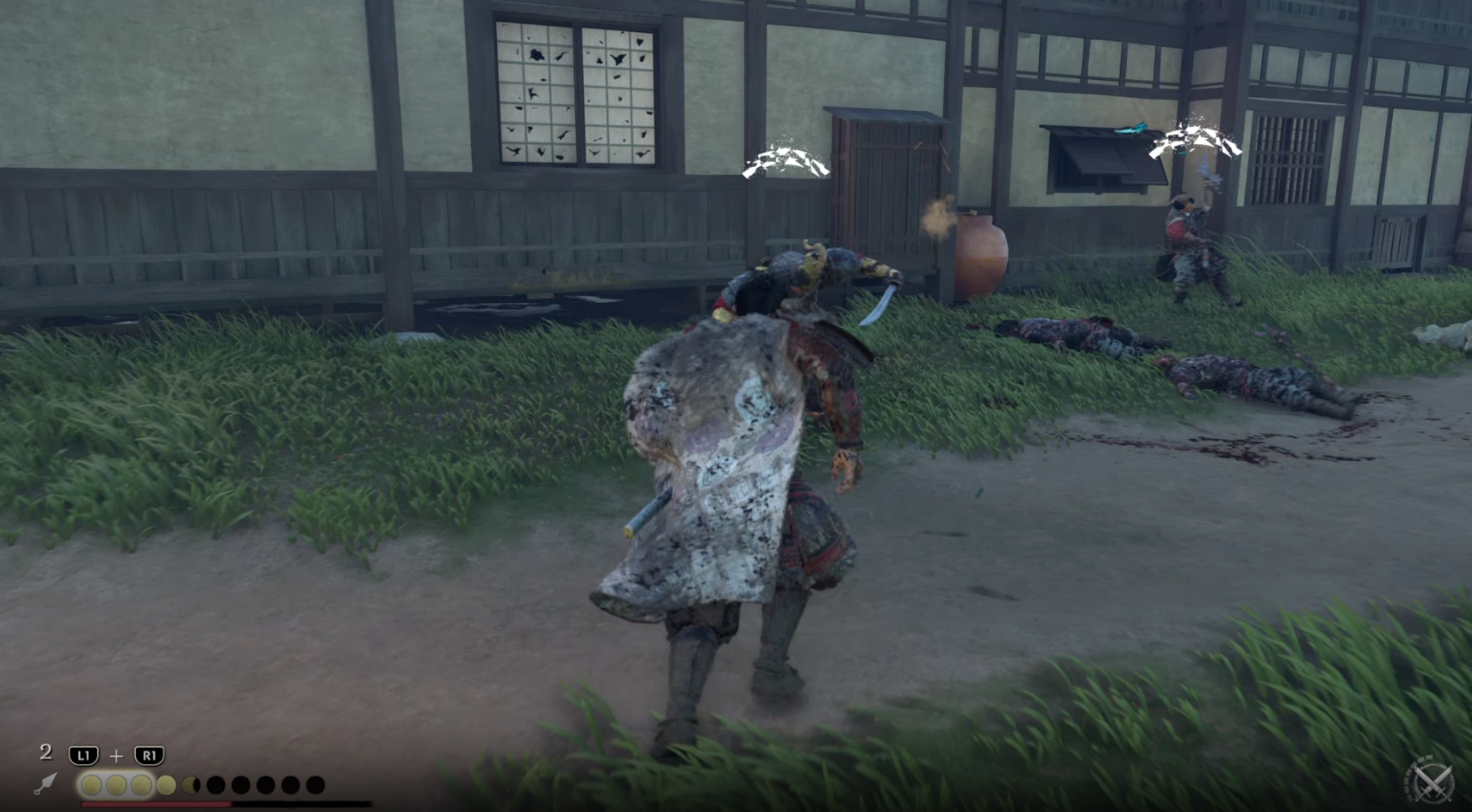This screenshot has width=1472, height=812.
Task: Click the kunai ammo count number 2
Action: click(47, 753)
